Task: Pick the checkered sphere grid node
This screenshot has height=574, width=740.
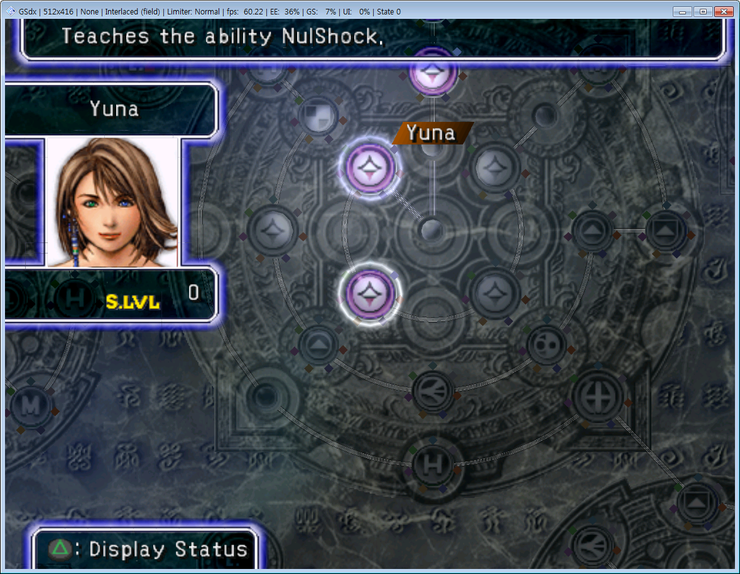Action: [x=317, y=111]
